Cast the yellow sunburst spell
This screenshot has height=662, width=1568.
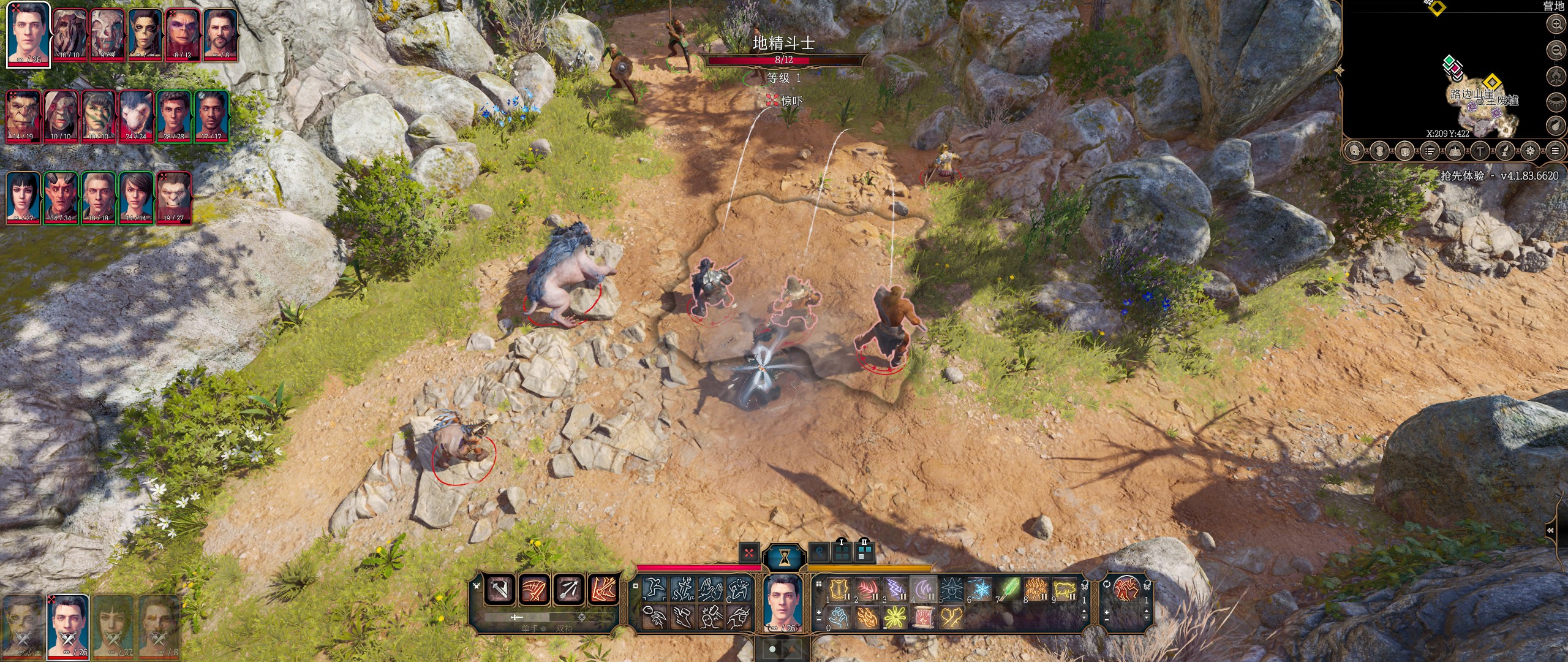[895, 617]
